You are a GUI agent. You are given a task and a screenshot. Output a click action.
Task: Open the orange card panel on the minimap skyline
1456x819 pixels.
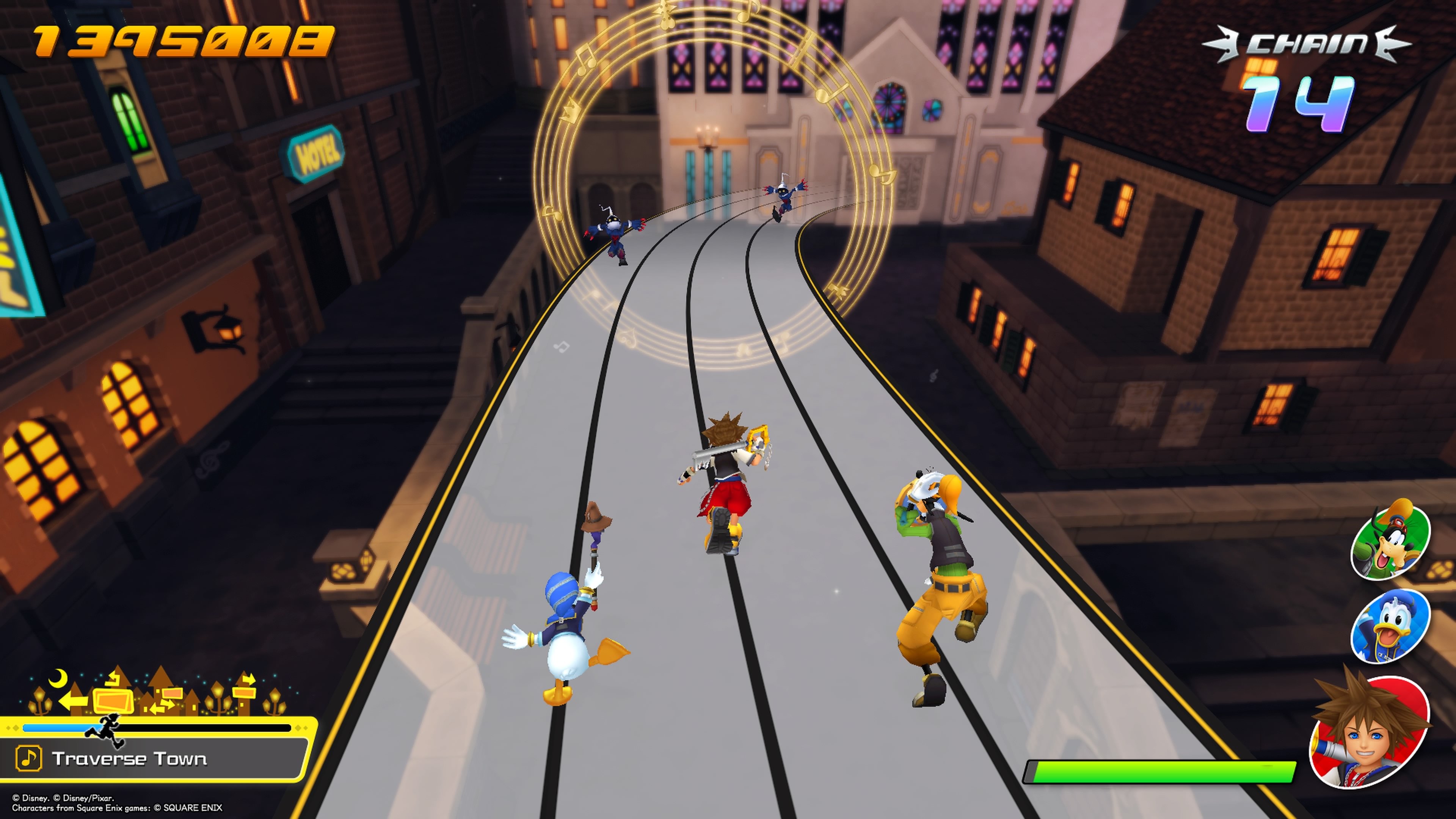pos(114,702)
